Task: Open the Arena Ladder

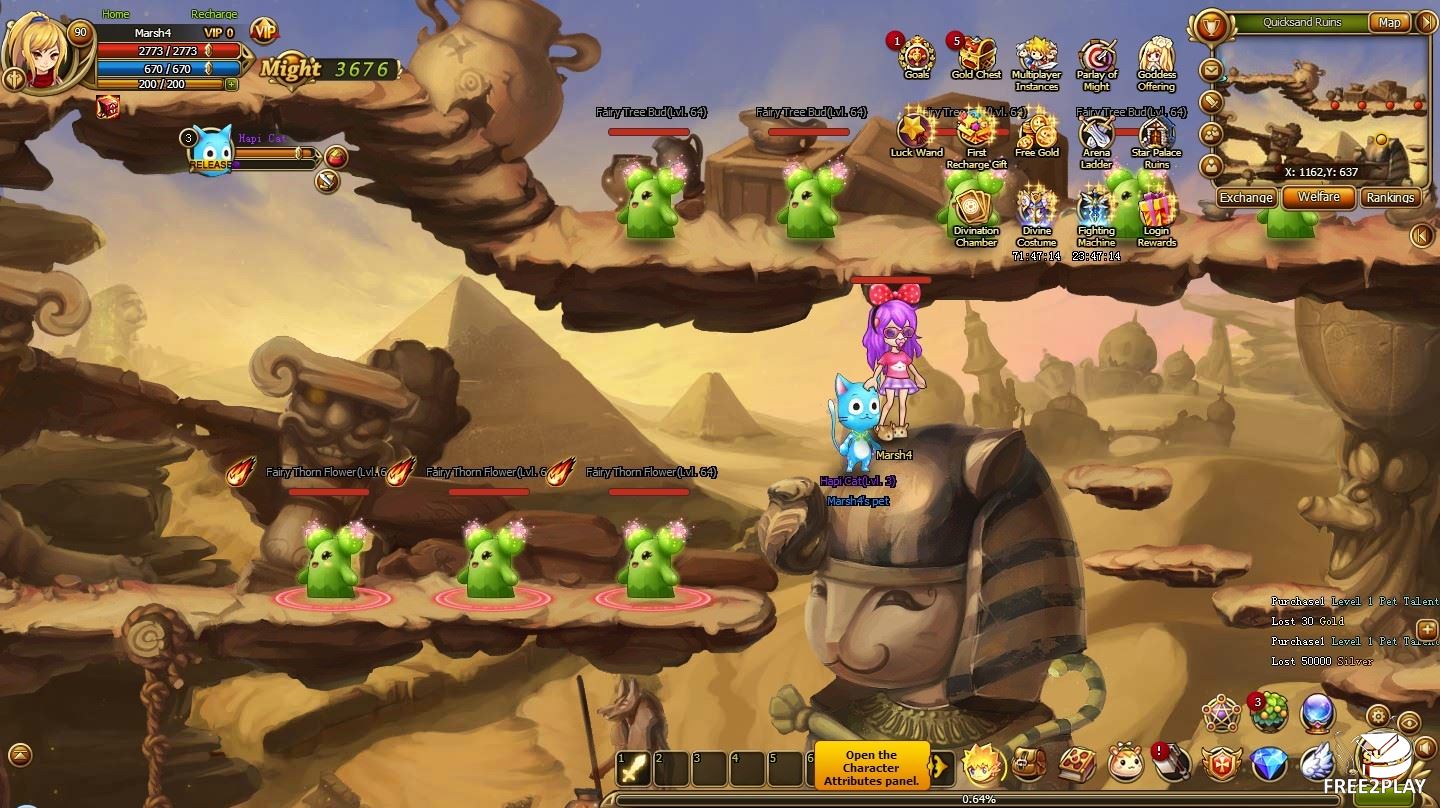Action: click(x=1097, y=136)
